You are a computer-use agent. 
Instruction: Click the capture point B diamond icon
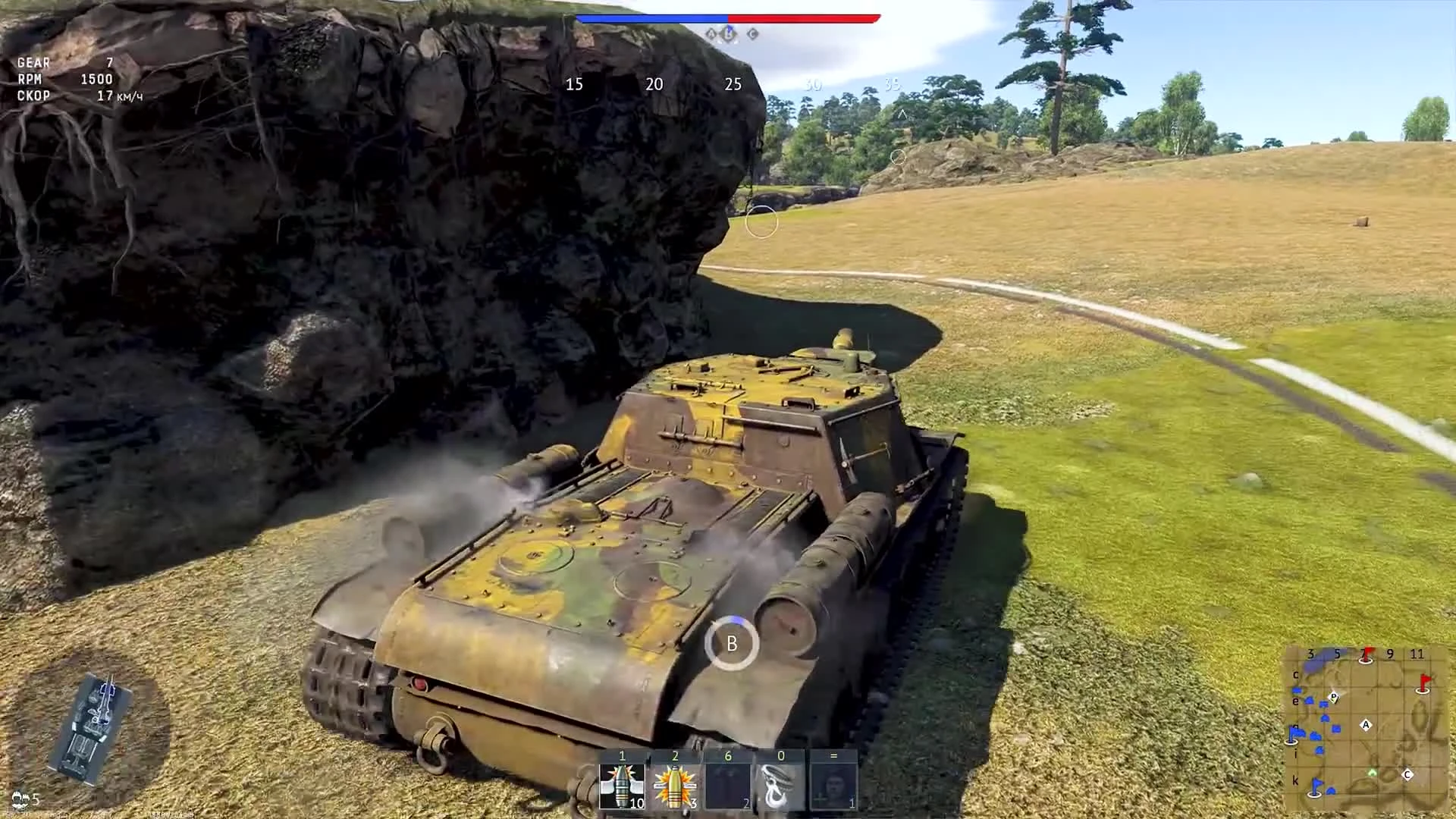(x=728, y=34)
